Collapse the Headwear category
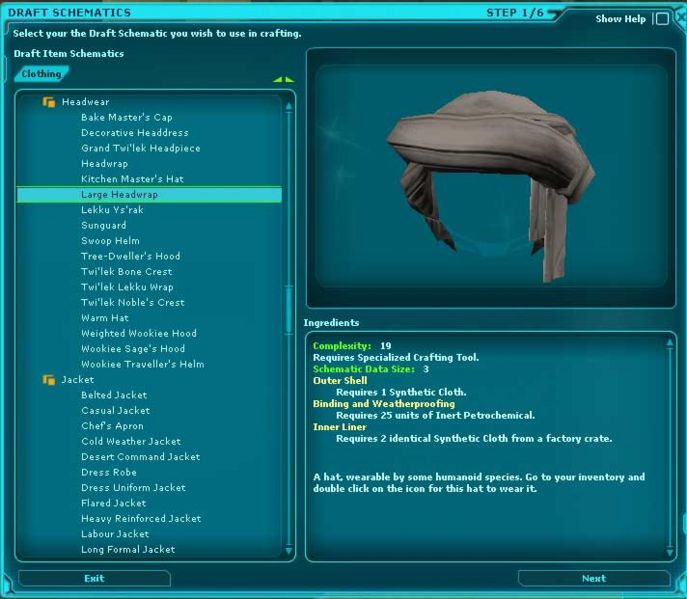 [x=48, y=102]
